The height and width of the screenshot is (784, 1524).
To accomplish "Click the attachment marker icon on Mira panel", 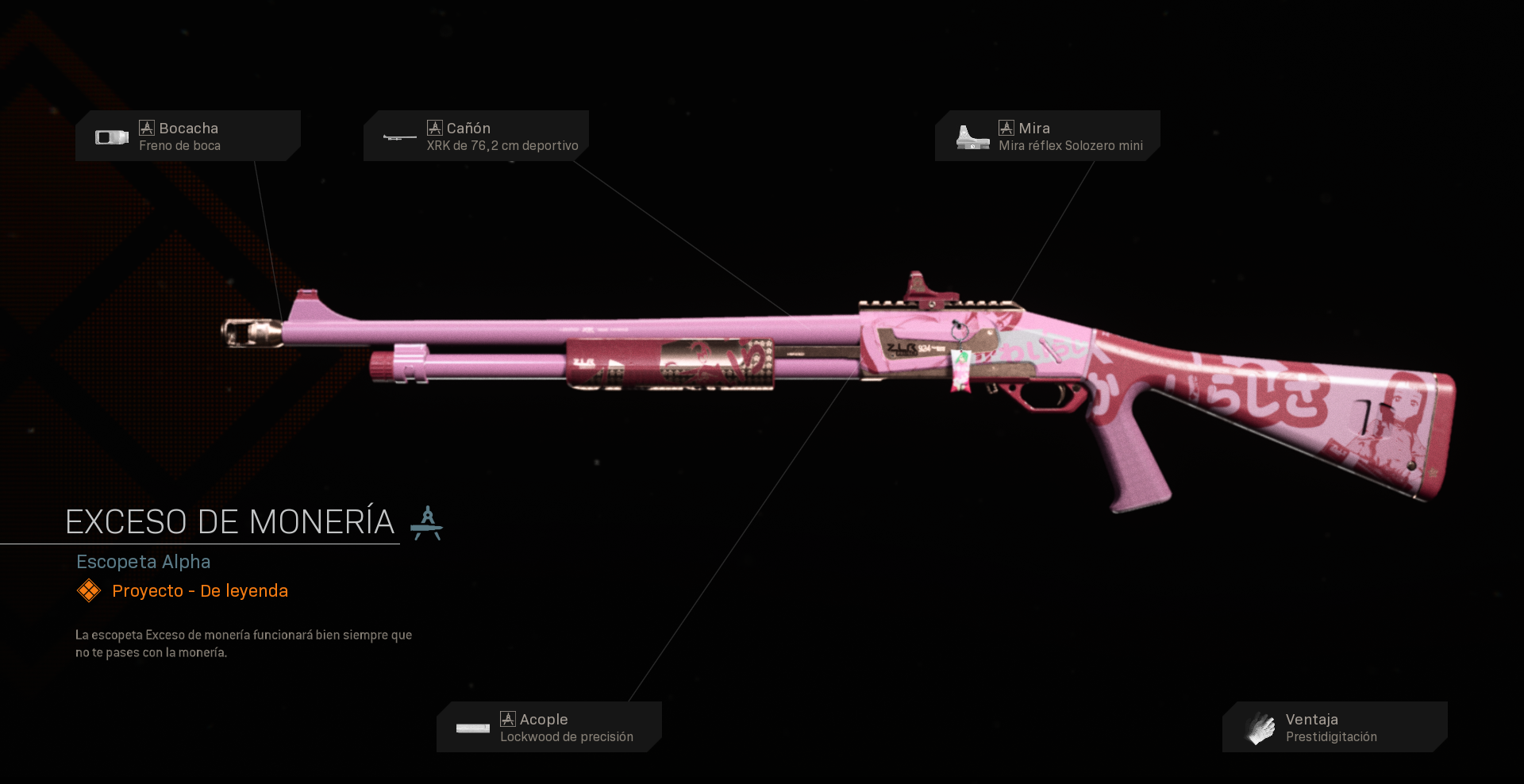I will pyautogui.click(x=1006, y=126).
